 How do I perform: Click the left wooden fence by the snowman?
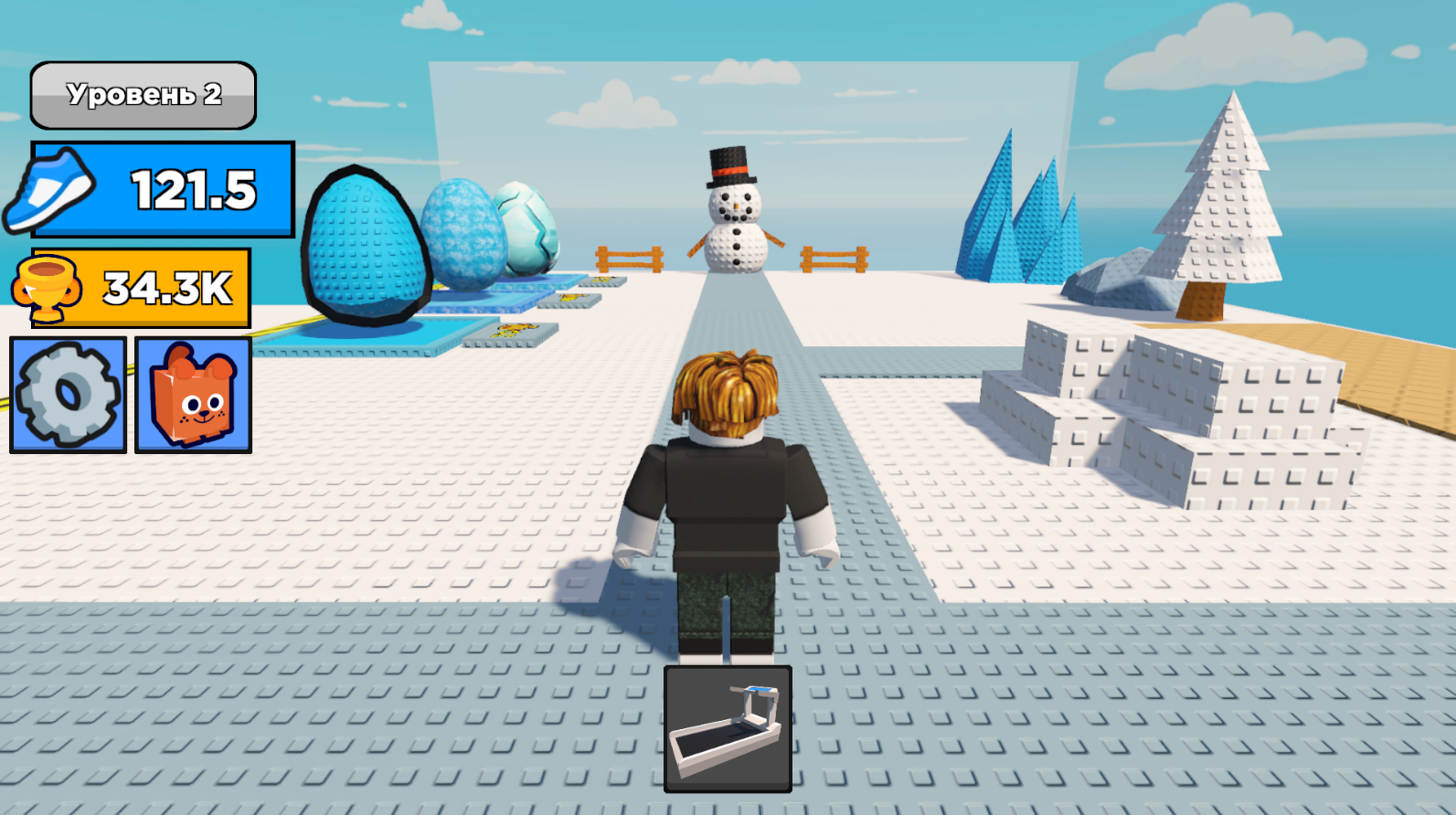pyautogui.click(x=631, y=259)
